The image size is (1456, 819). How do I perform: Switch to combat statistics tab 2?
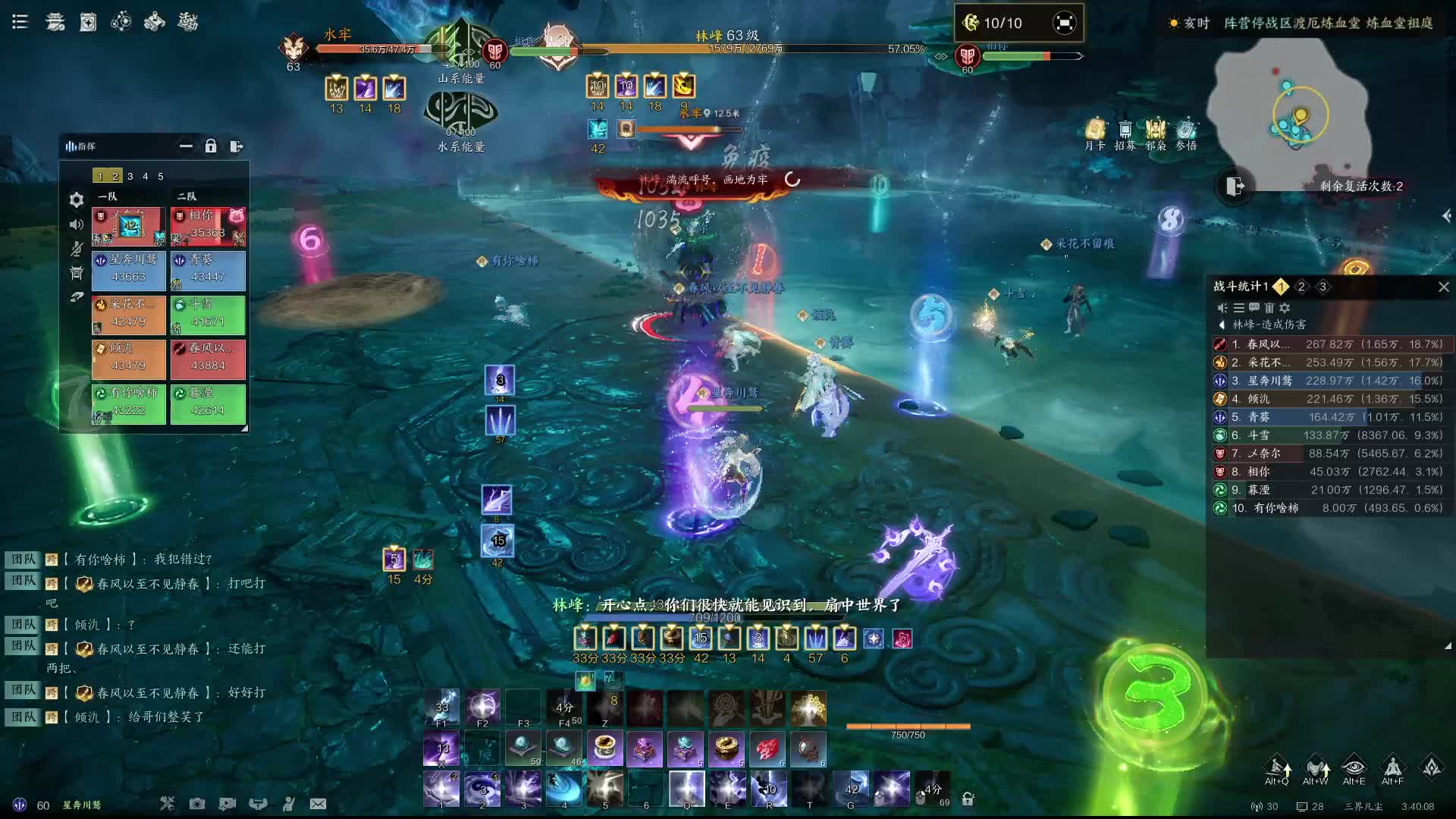click(x=1301, y=287)
